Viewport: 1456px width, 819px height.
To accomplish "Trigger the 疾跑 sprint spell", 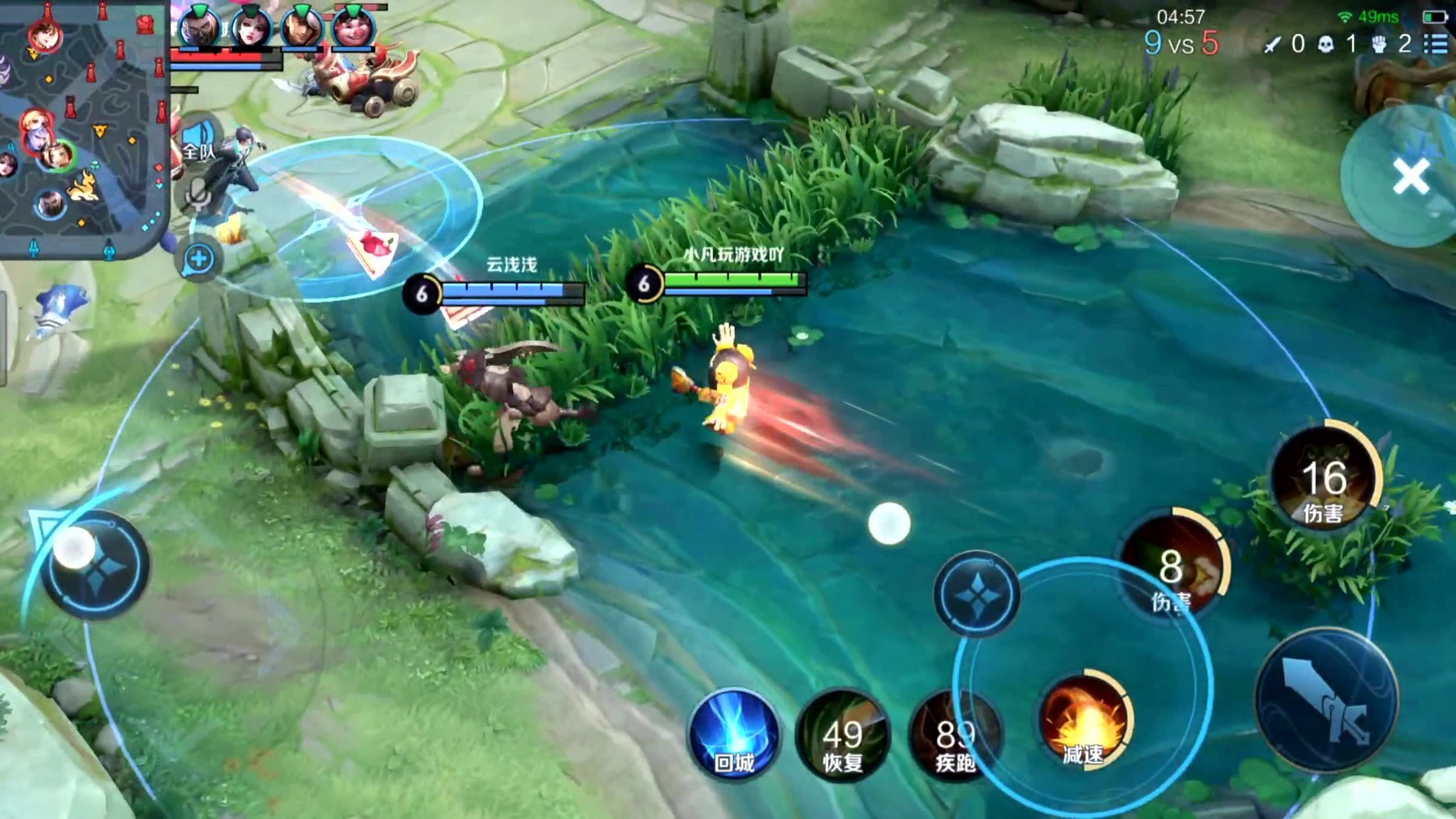I will (x=955, y=736).
